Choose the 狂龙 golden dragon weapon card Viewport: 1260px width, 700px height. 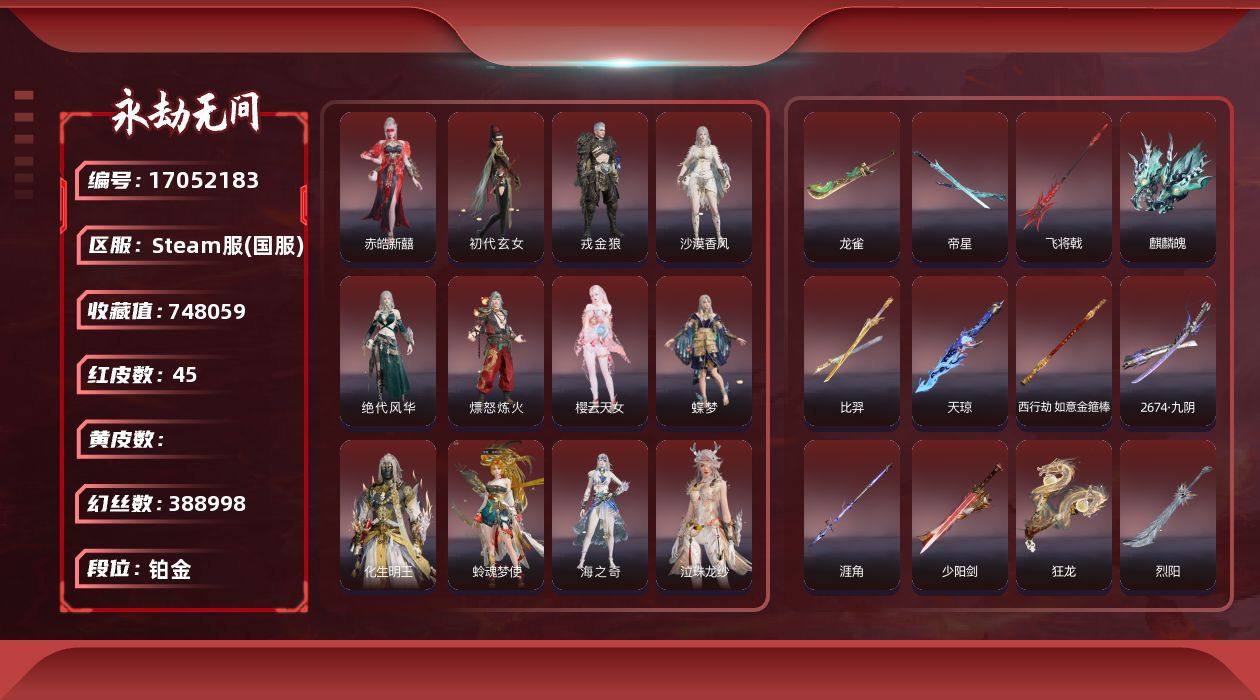[x=1064, y=514]
